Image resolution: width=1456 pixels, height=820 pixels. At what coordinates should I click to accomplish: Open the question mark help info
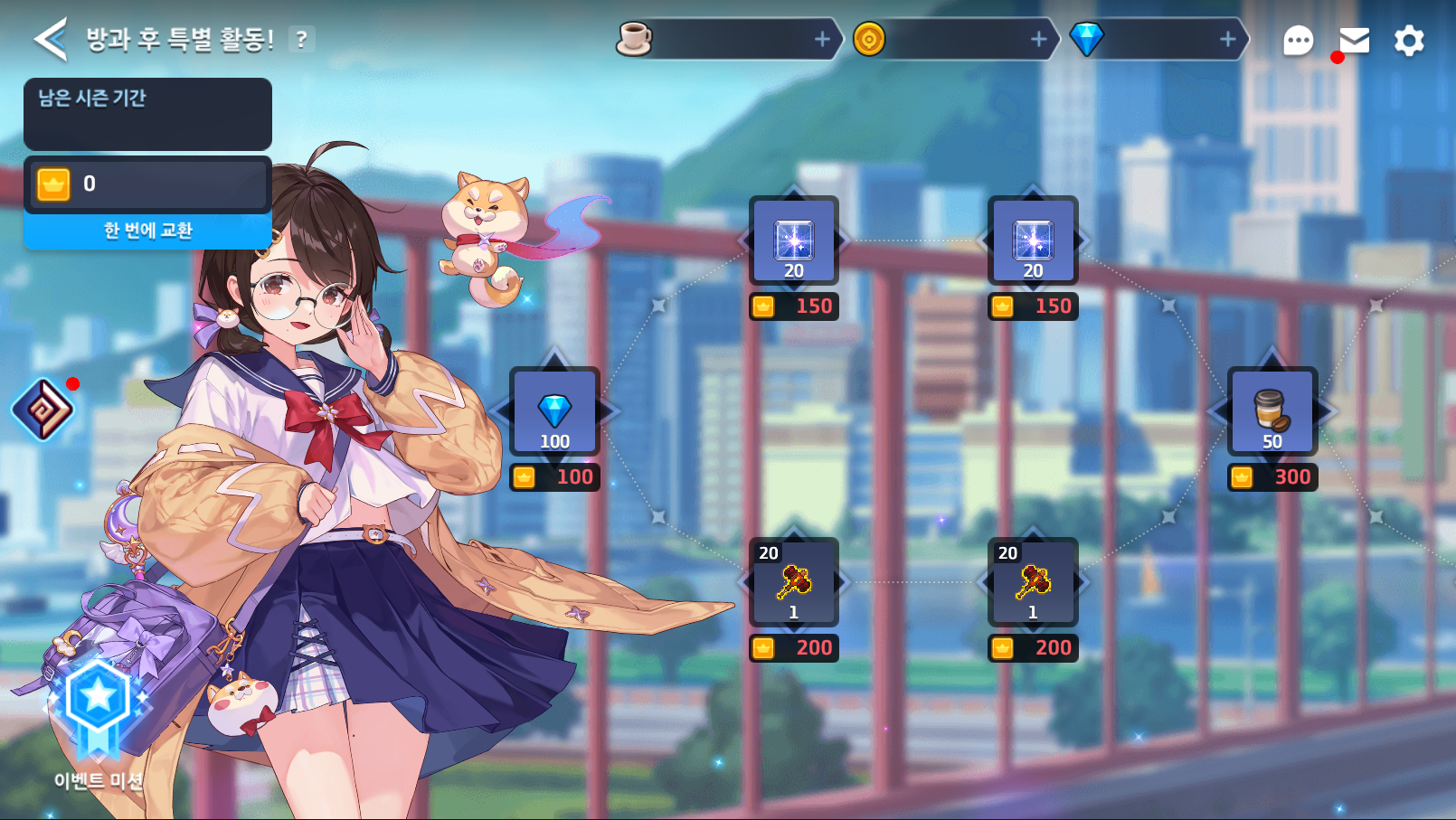click(x=301, y=40)
